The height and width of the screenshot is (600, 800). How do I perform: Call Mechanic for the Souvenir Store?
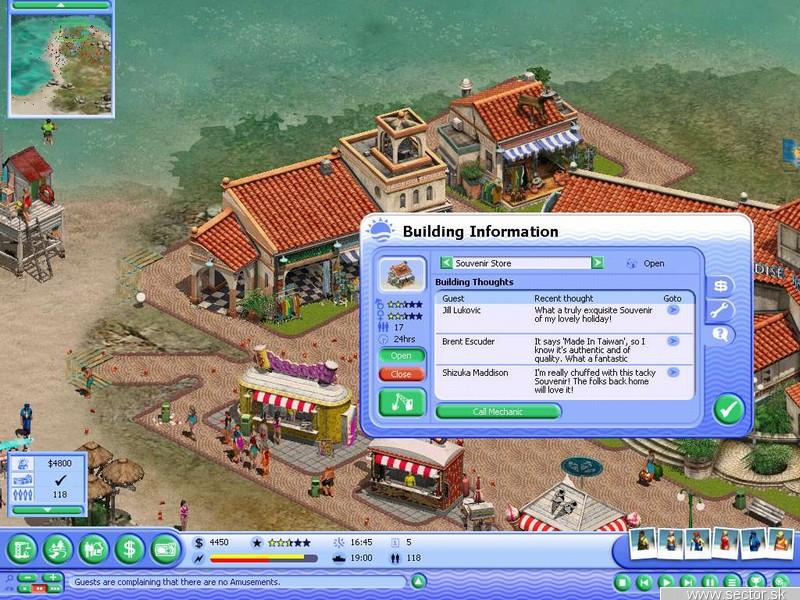[x=498, y=411]
